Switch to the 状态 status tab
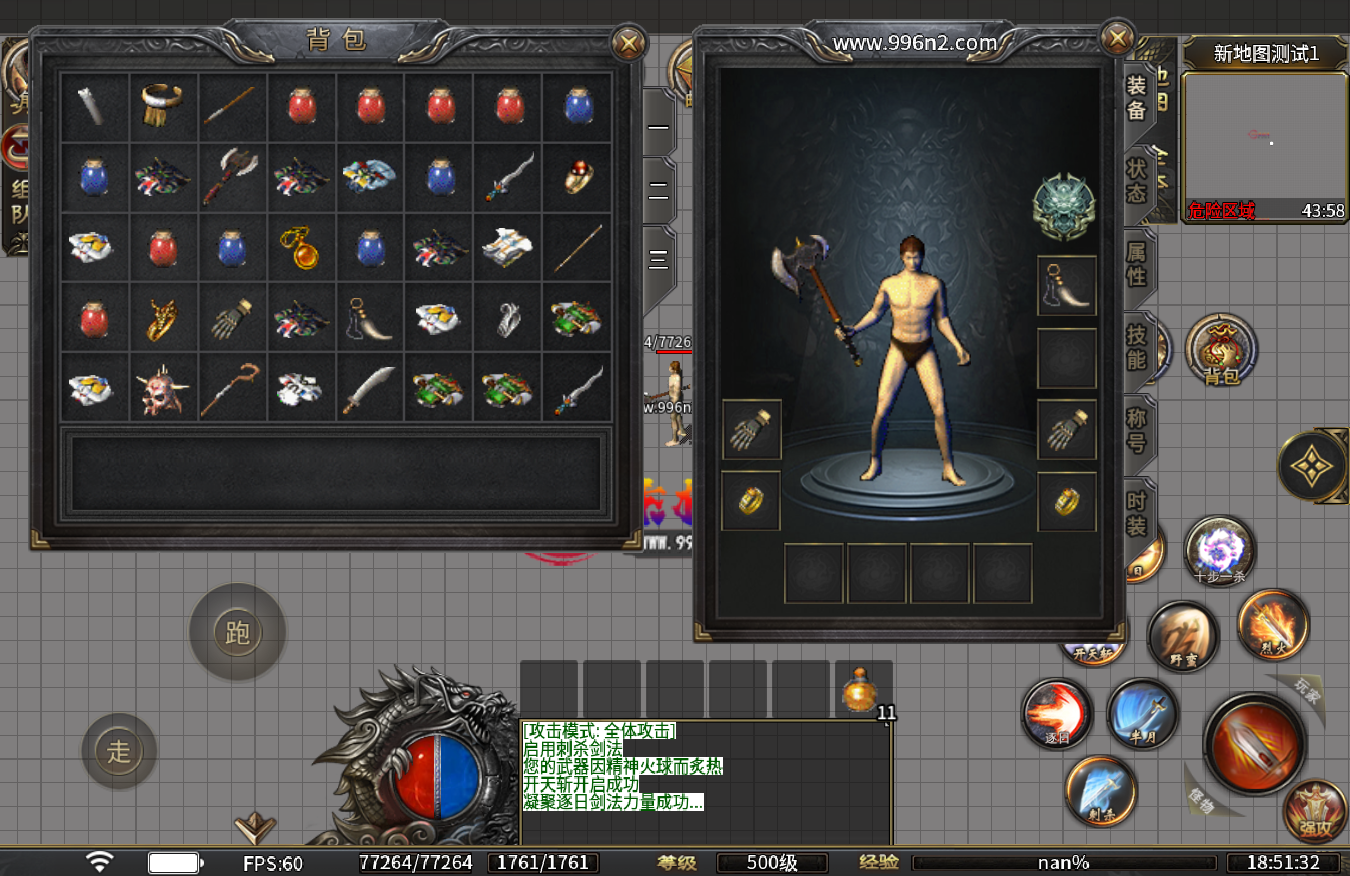 pyautogui.click(x=1137, y=180)
